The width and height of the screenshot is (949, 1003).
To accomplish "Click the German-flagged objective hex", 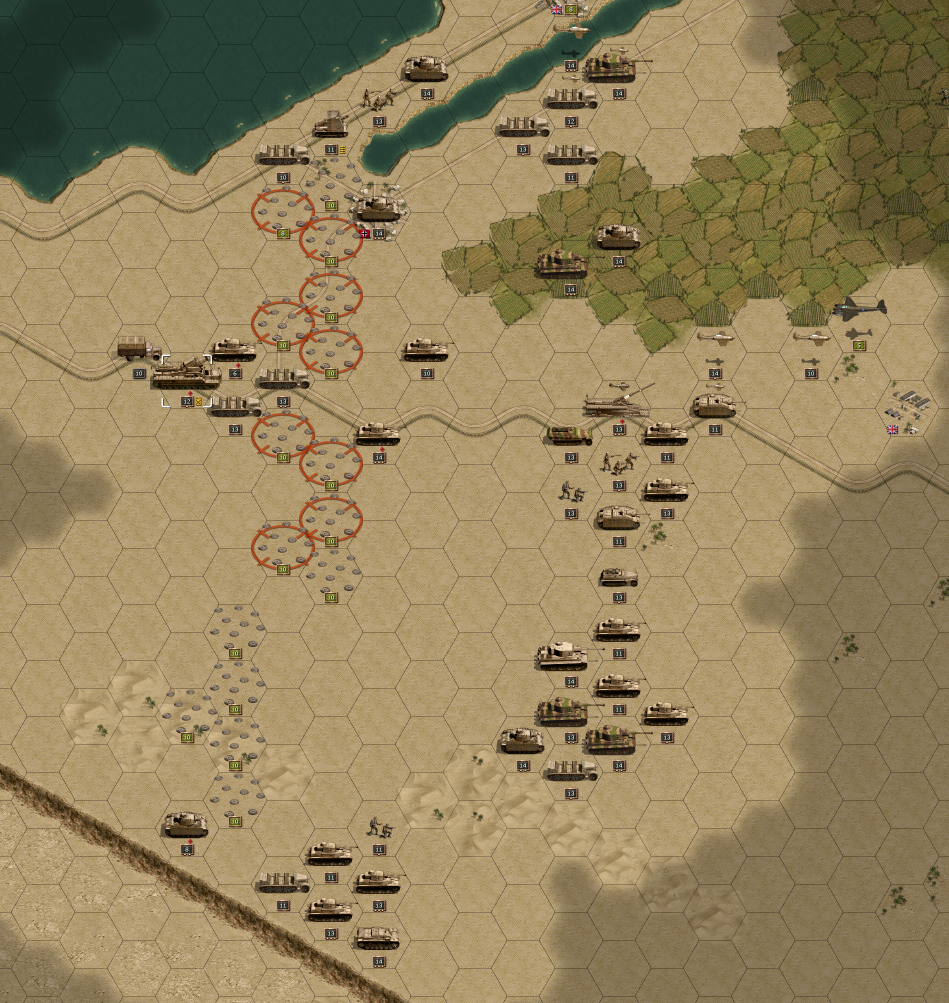I will (x=378, y=210).
